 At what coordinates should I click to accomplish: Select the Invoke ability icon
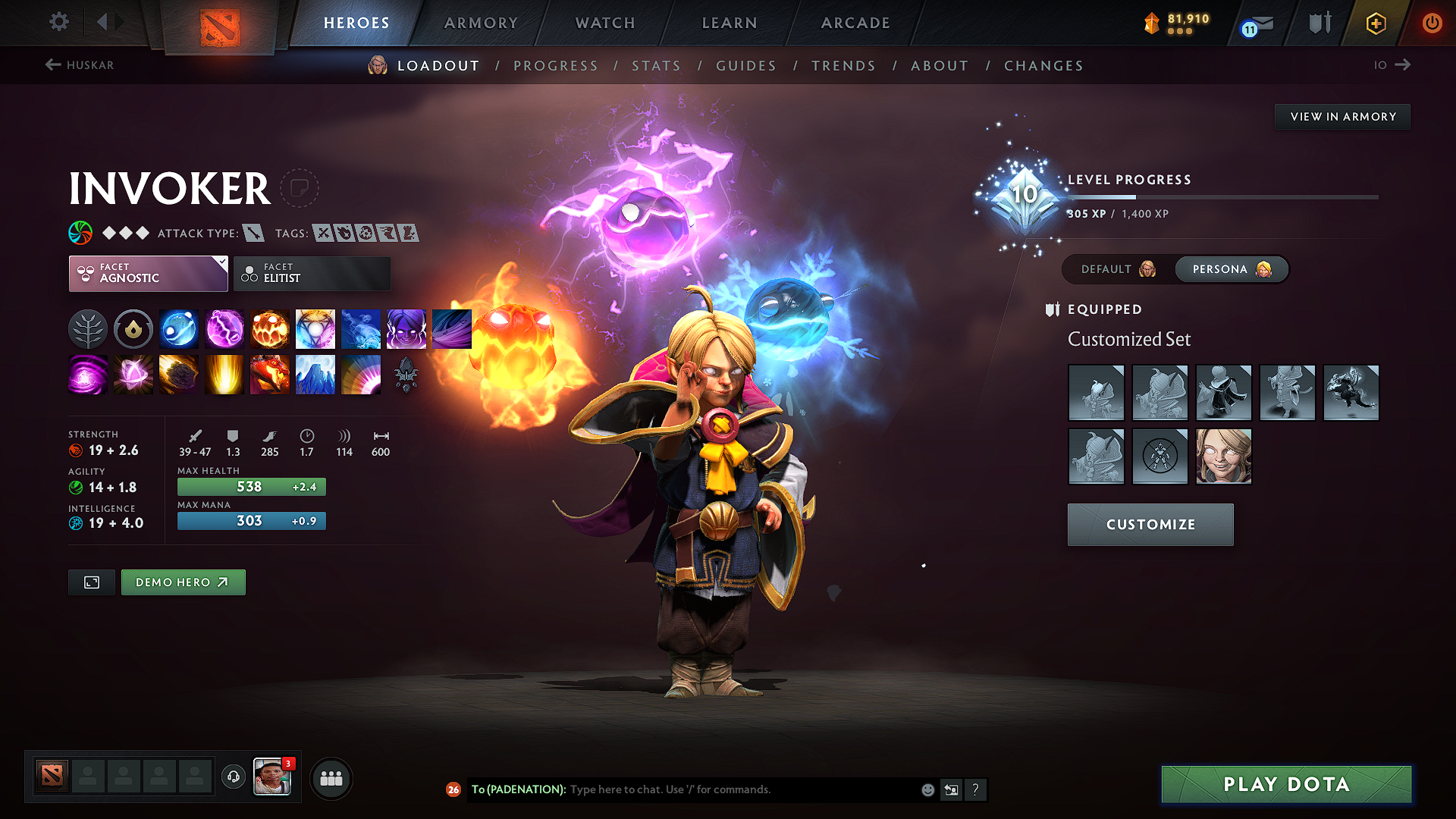pos(315,329)
